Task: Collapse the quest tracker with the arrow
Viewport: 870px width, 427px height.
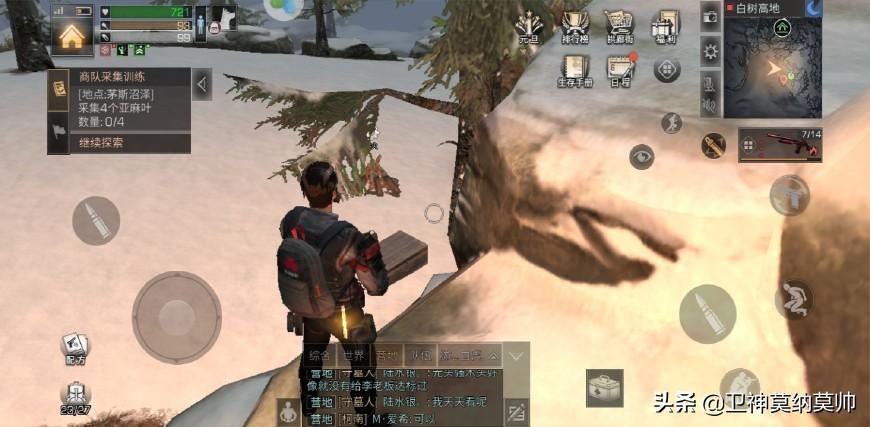Action: point(201,84)
